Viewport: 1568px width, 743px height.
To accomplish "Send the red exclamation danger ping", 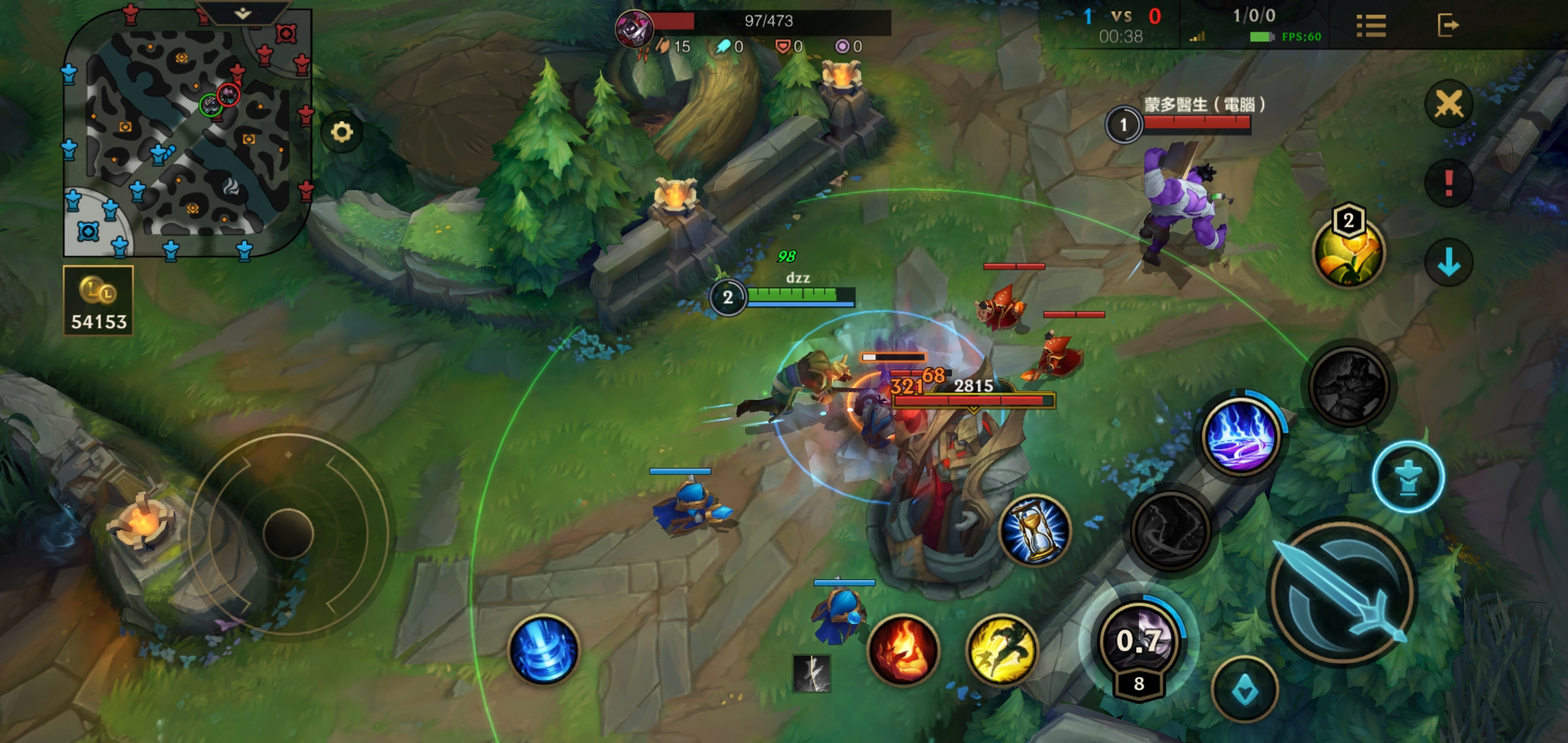I will coord(1448,183).
